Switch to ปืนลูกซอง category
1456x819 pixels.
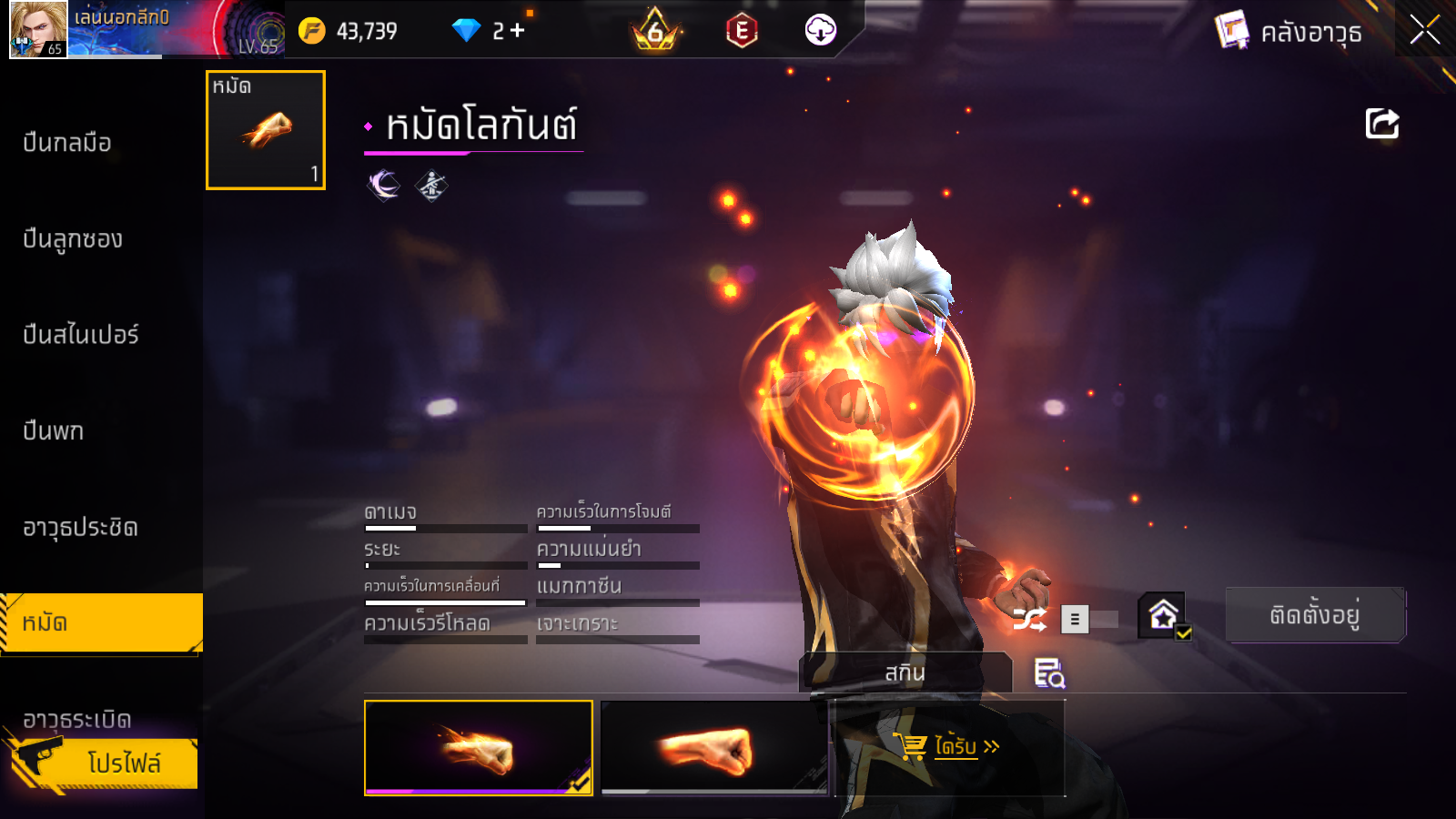point(73,239)
